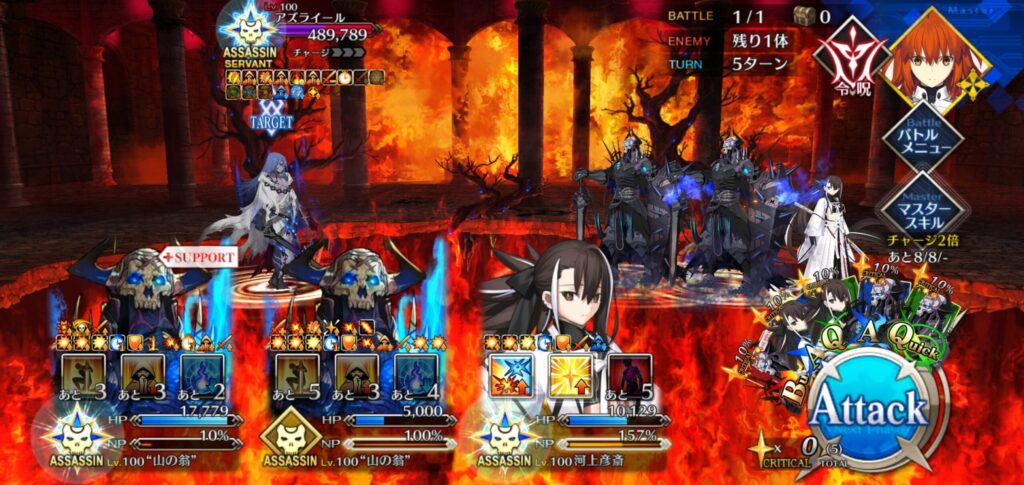This screenshot has height=485, width=1024.
Task: Select Gensai's dark red skill on cooldown 5
Action: pos(630,376)
